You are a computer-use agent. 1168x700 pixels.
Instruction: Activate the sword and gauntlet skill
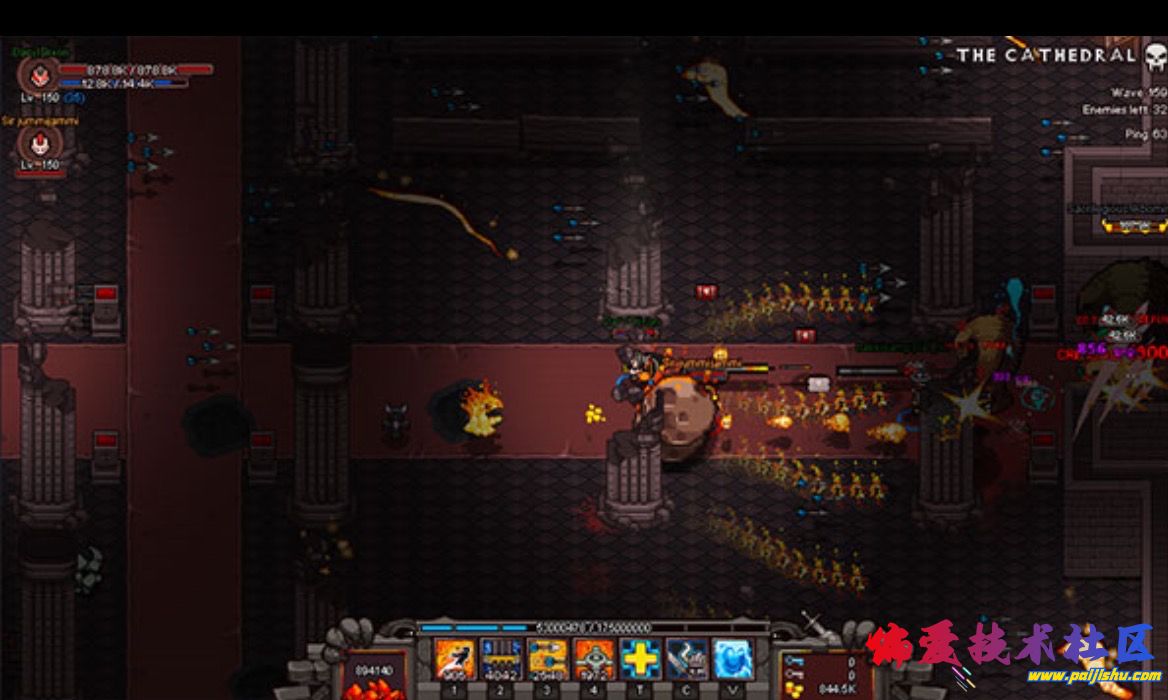click(687, 658)
